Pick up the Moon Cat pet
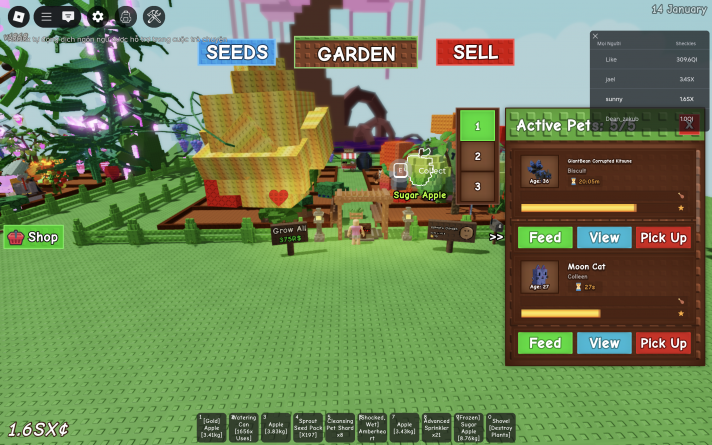712x445 pixels. (663, 343)
